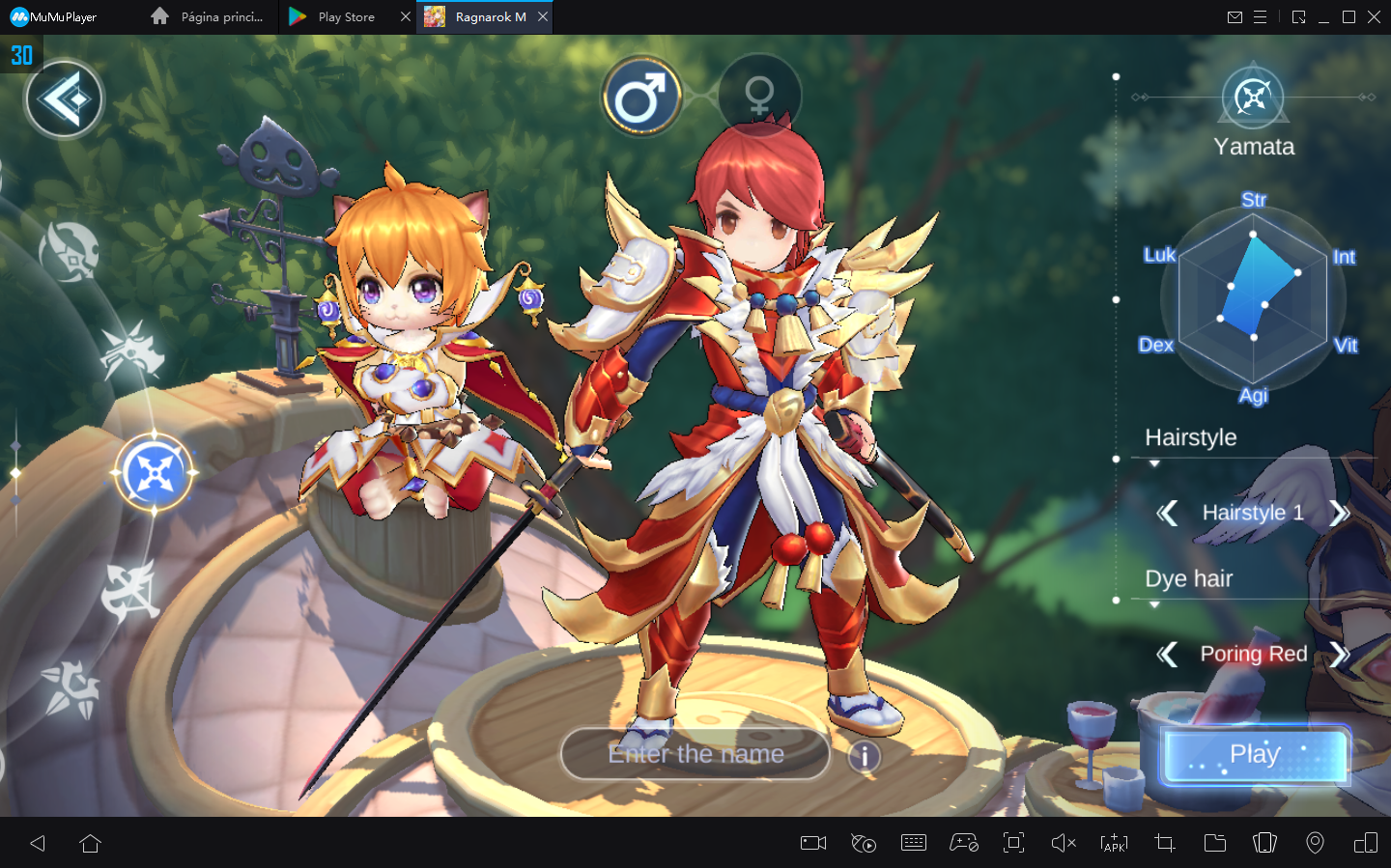Open the screen recording tool in the bottom toolbar
Screen dimensions: 1391x868
811,843
